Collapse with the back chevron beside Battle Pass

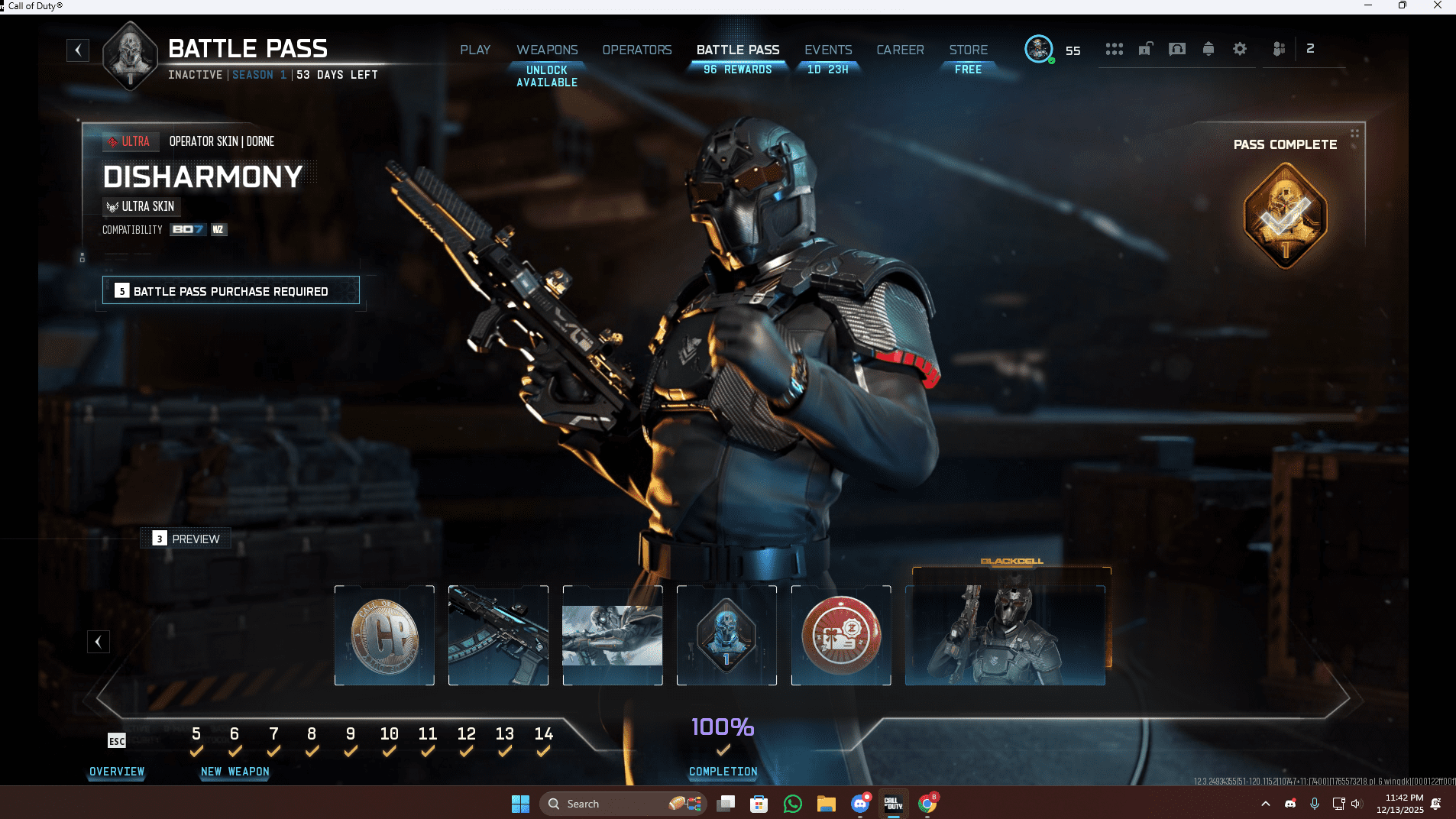[x=79, y=50]
